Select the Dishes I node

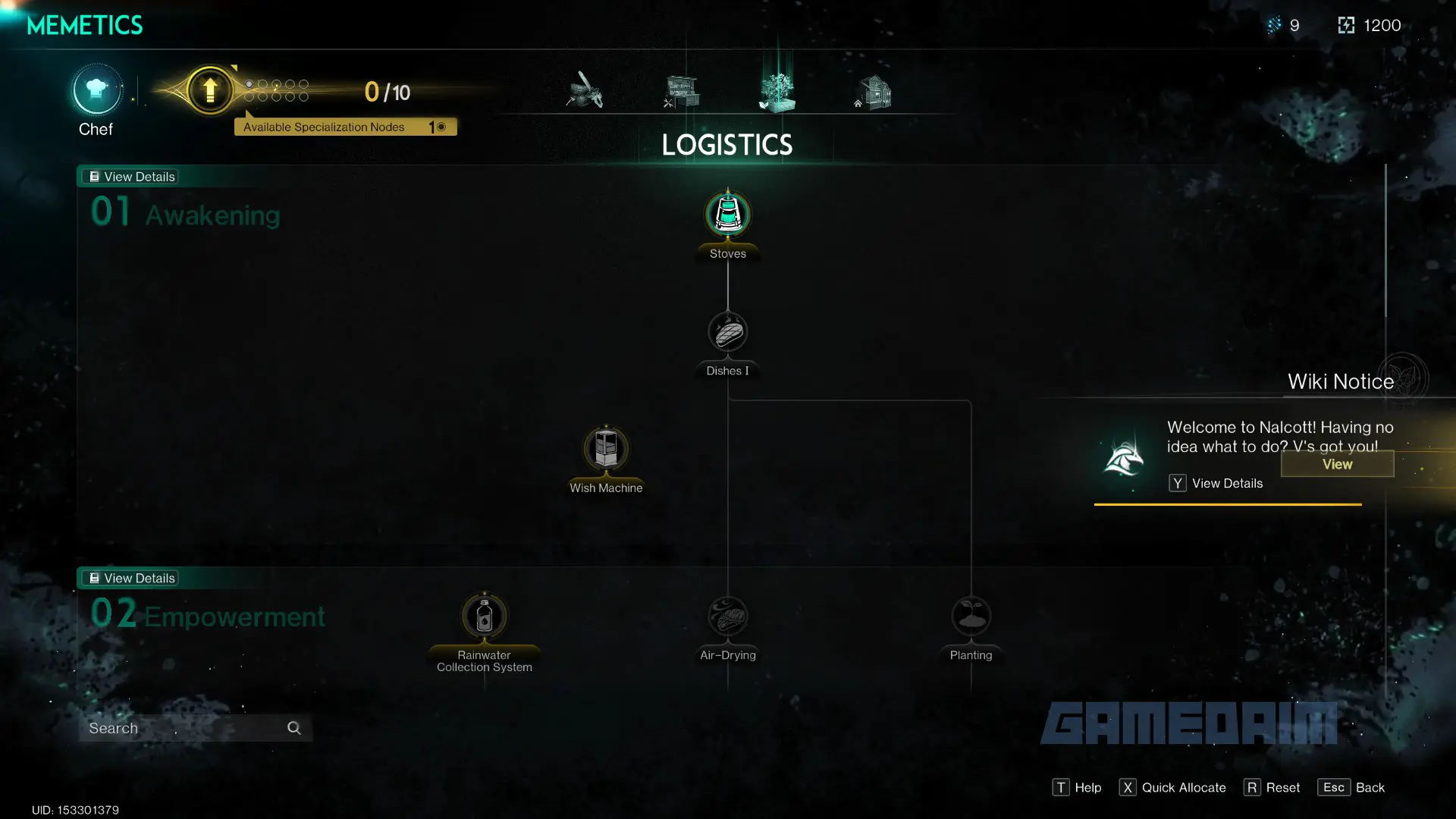[x=728, y=332]
